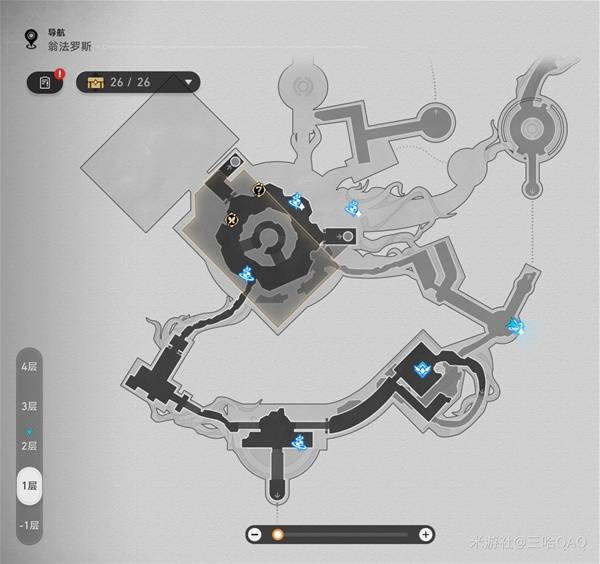Click the map zoom-out minus button

[255, 534]
